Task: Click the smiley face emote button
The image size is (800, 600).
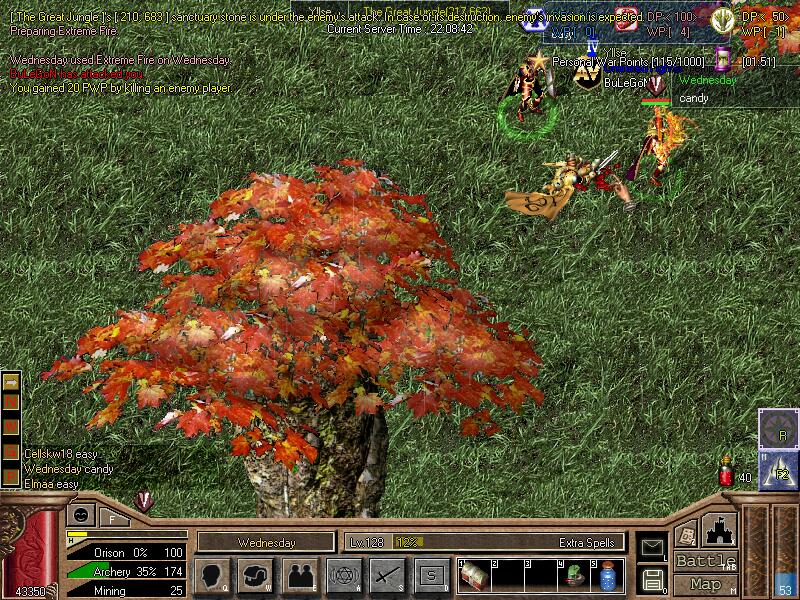Action: pos(80,515)
